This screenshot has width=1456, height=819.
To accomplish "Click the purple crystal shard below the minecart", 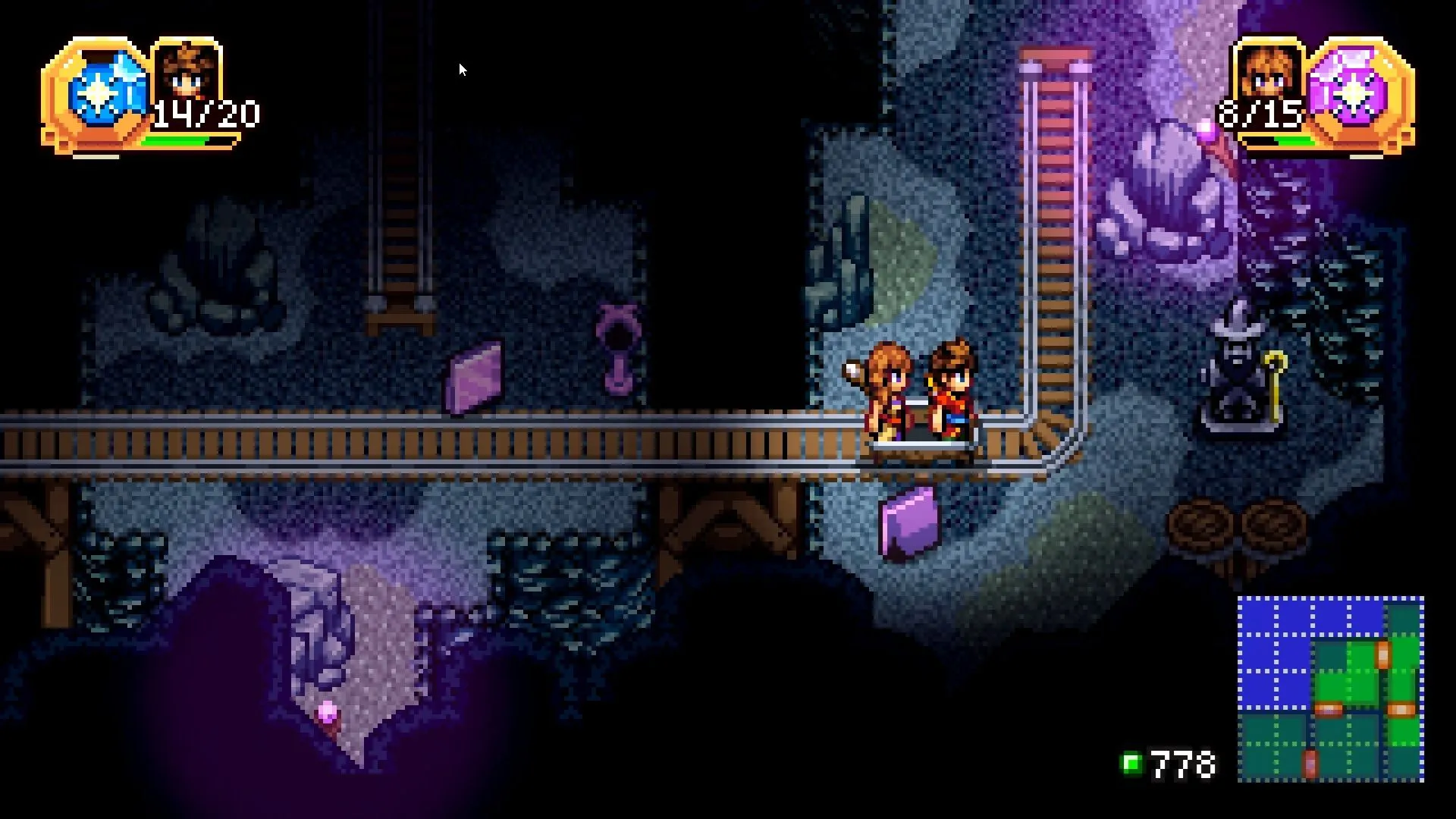I will pos(910,523).
